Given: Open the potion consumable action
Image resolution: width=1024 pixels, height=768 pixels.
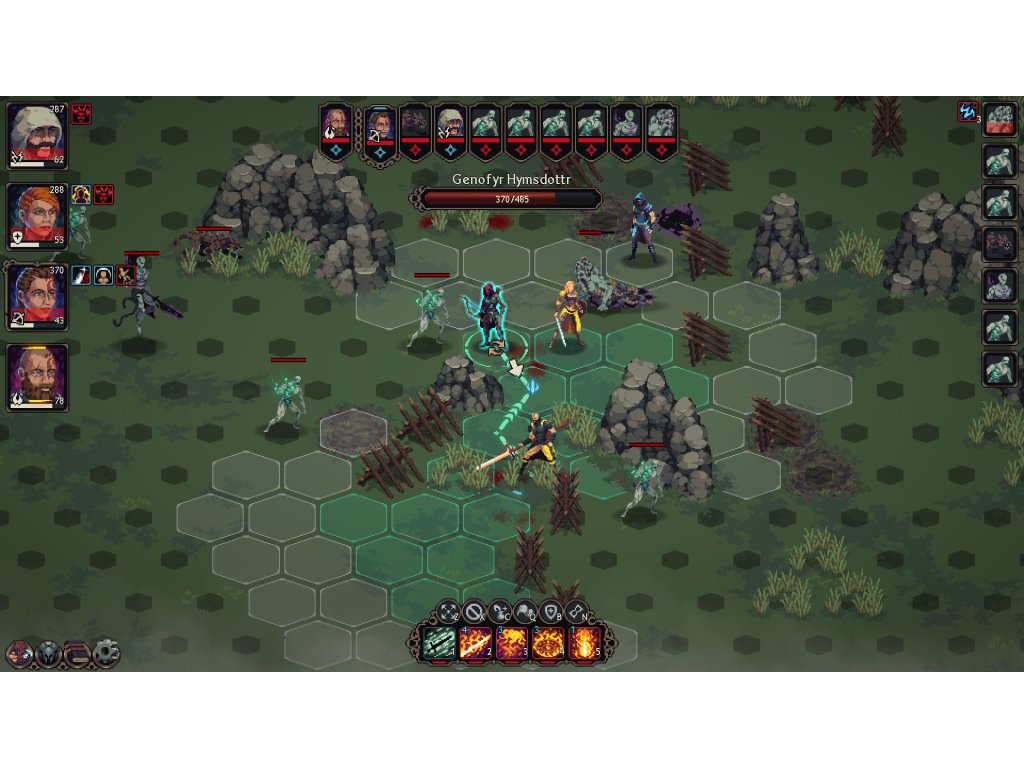Looking at the screenshot, I should pos(500,610).
